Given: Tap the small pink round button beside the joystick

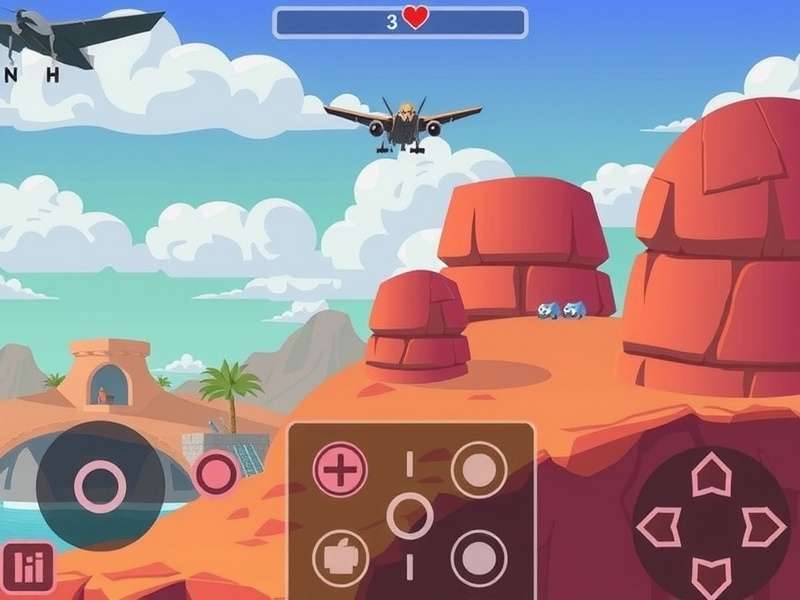Looking at the screenshot, I should click(216, 473).
